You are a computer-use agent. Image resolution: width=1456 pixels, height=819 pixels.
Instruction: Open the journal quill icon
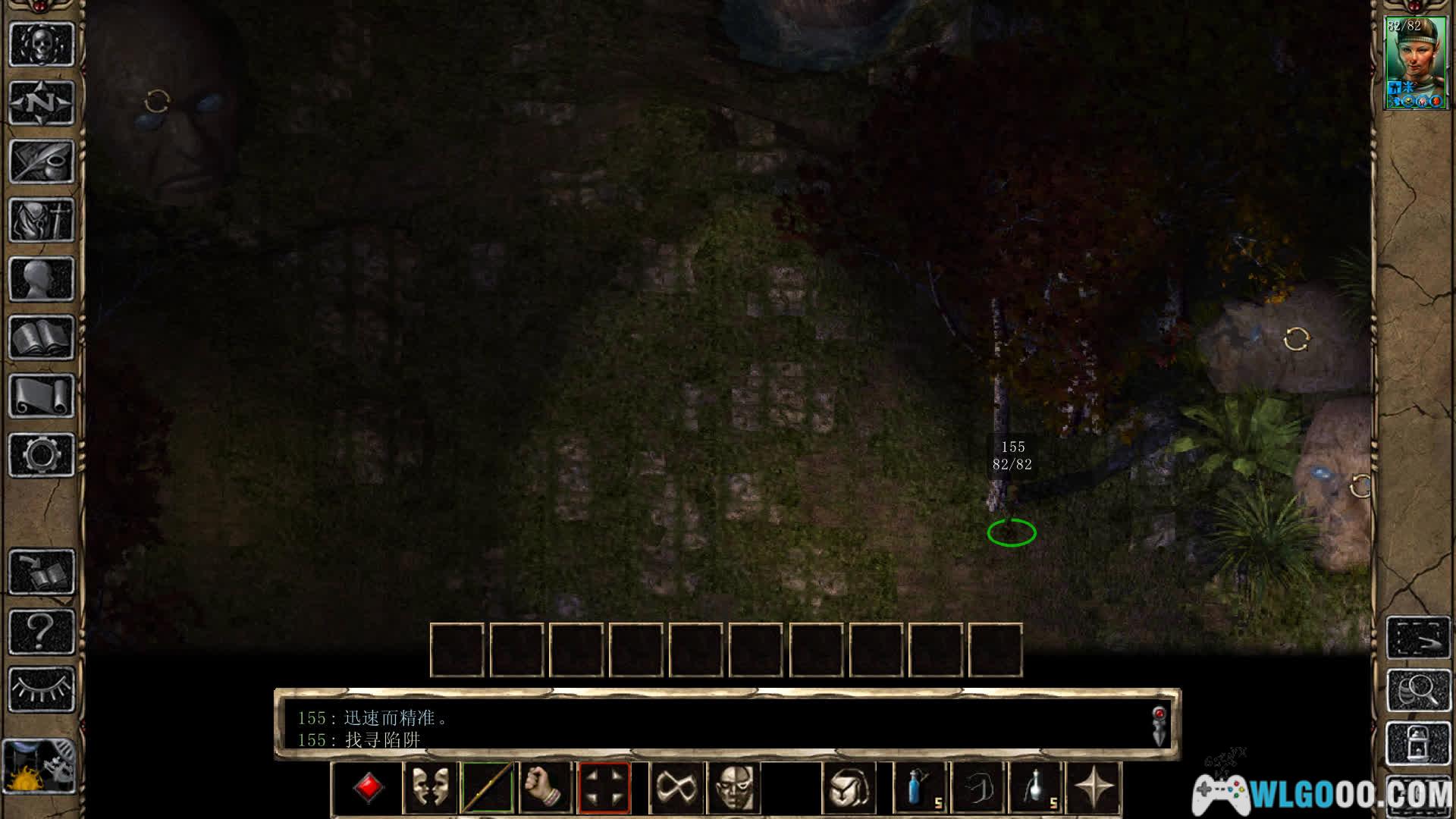[x=42, y=161]
